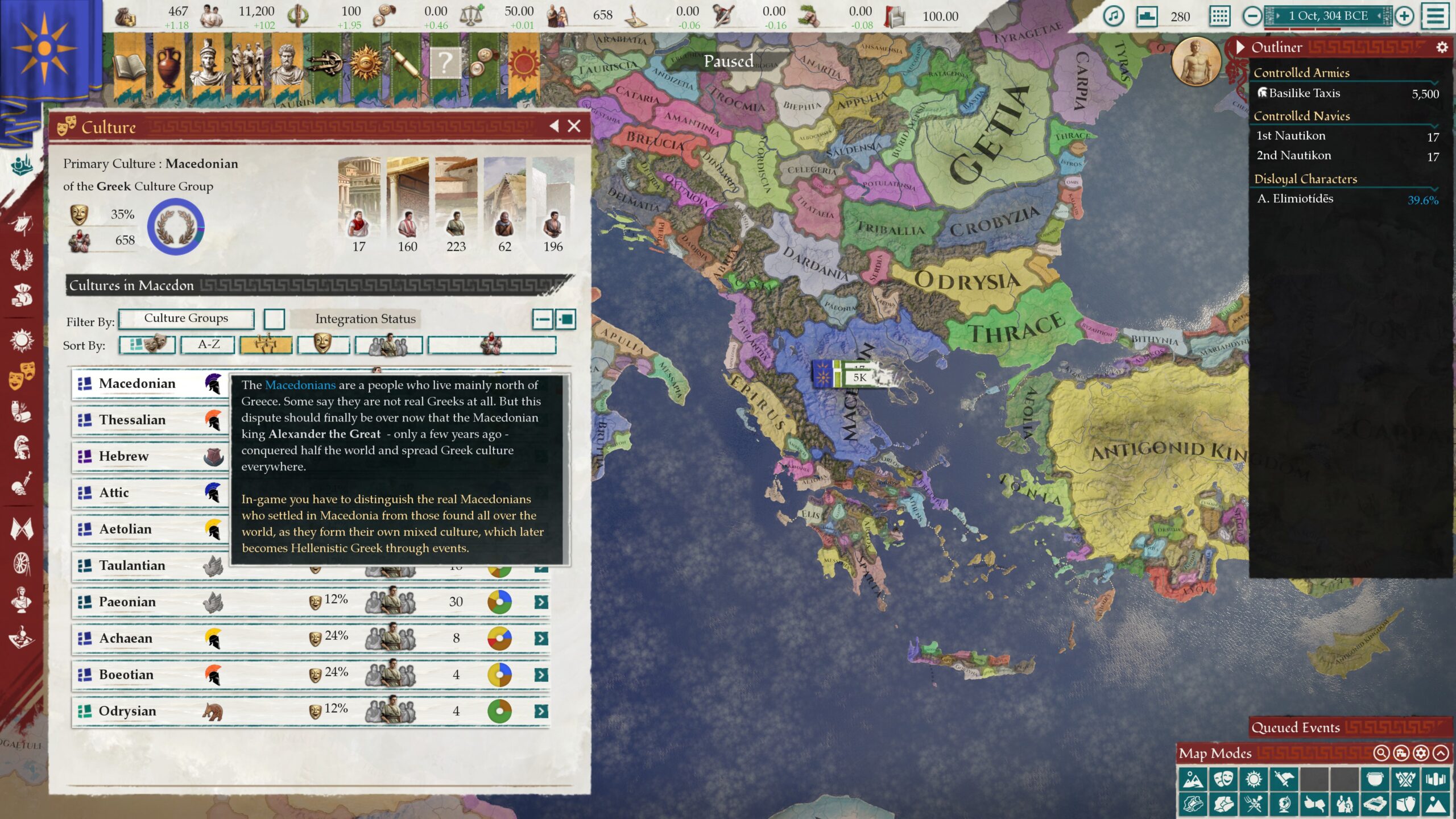This screenshot has height=819, width=1456.
Task: Toggle the Integration Status checkbox
Action: coord(274,319)
